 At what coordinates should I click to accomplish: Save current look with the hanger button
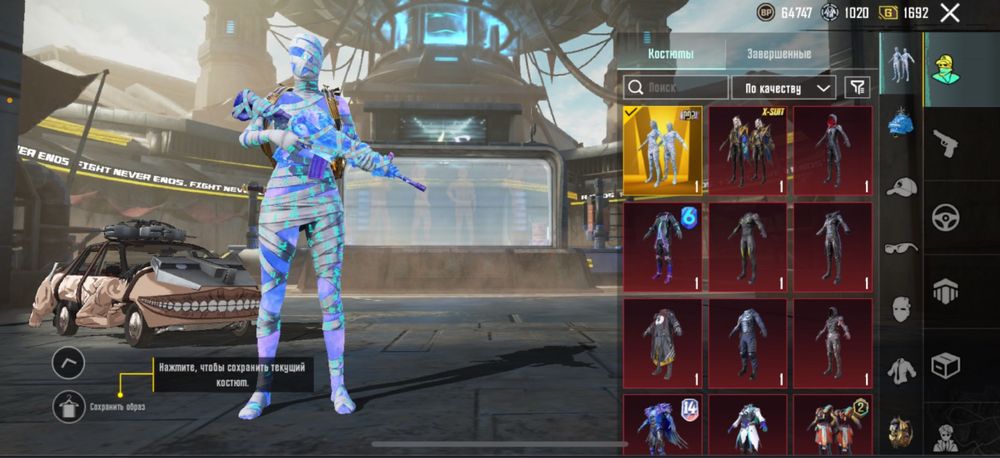(x=68, y=406)
